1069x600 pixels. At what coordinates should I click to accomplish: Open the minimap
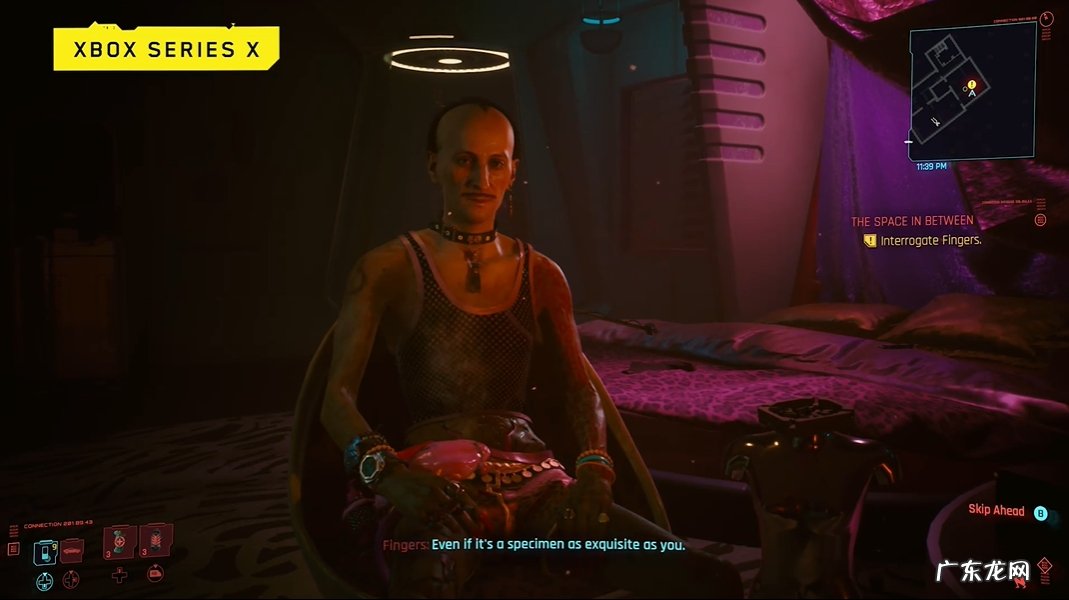[971, 92]
